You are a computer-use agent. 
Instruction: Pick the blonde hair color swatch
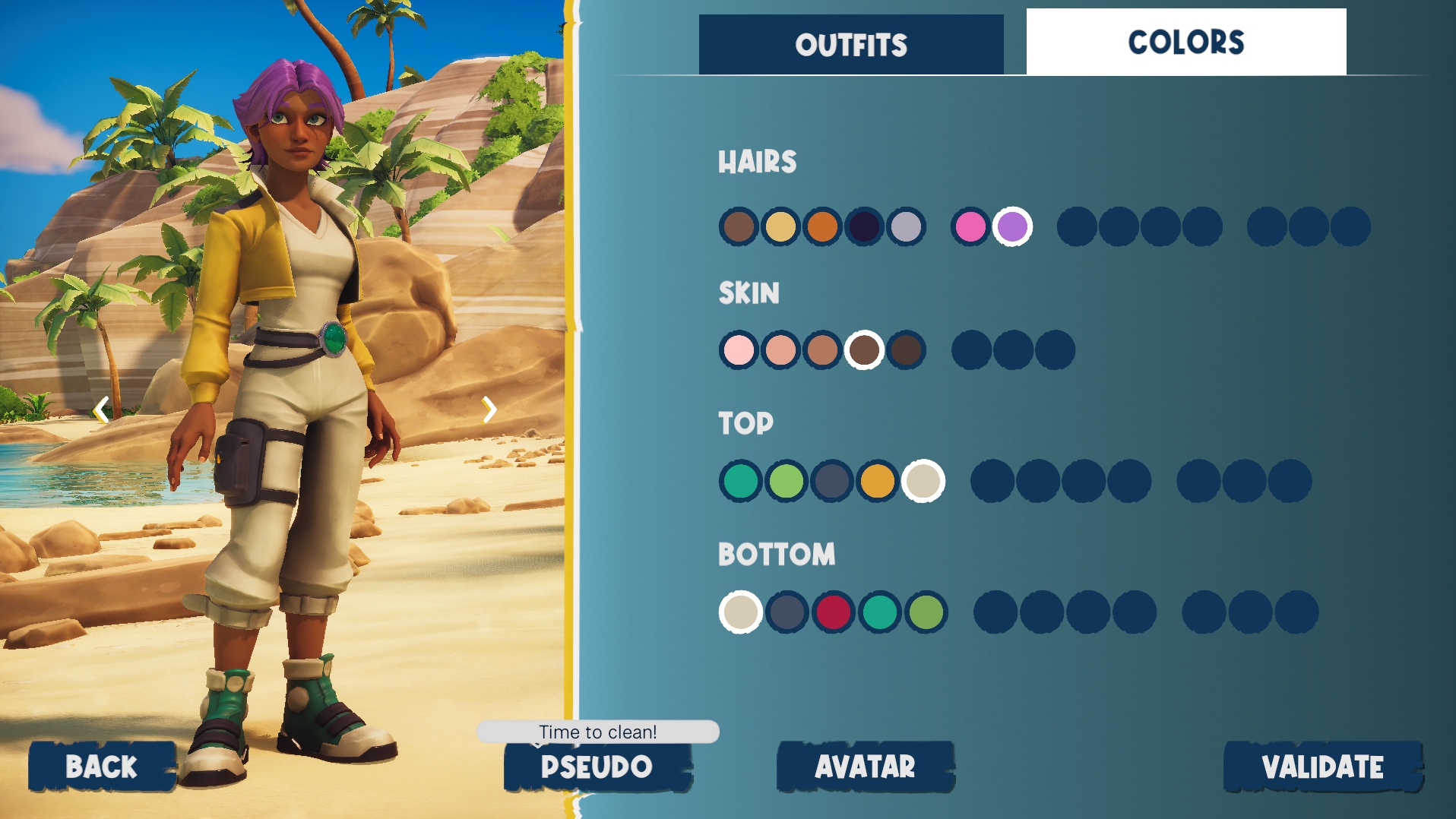point(780,226)
